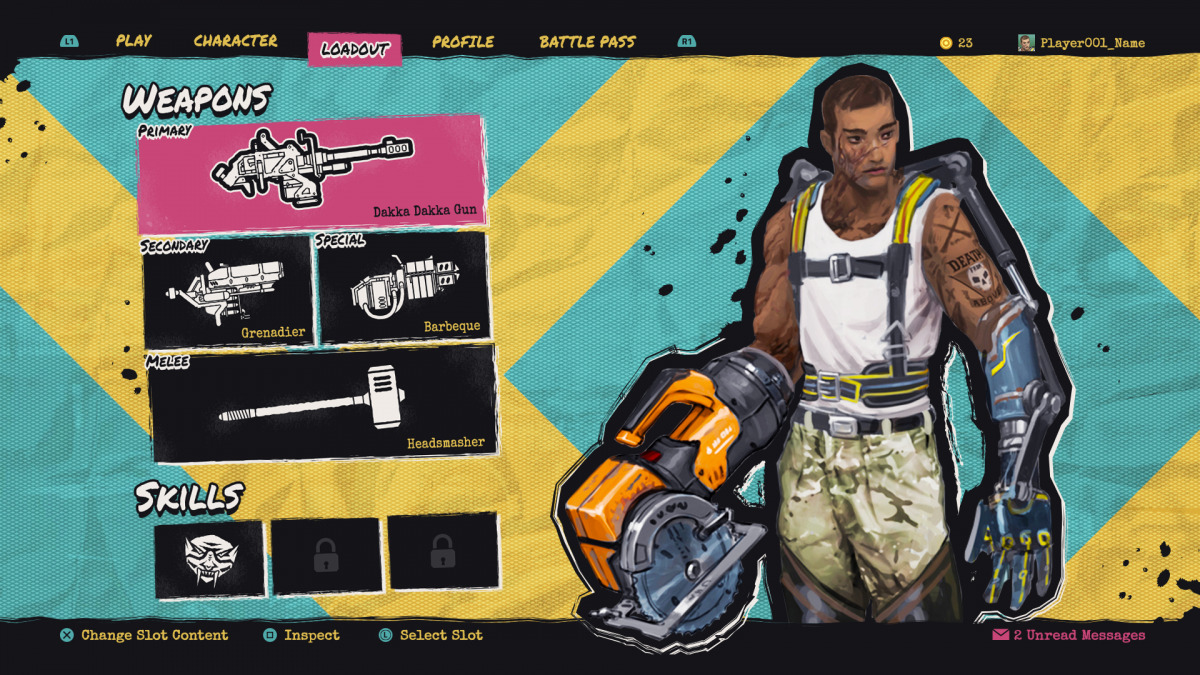Select the Barbeque special weapon slot
The height and width of the screenshot is (675, 1200).
pyautogui.click(x=402, y=289)
